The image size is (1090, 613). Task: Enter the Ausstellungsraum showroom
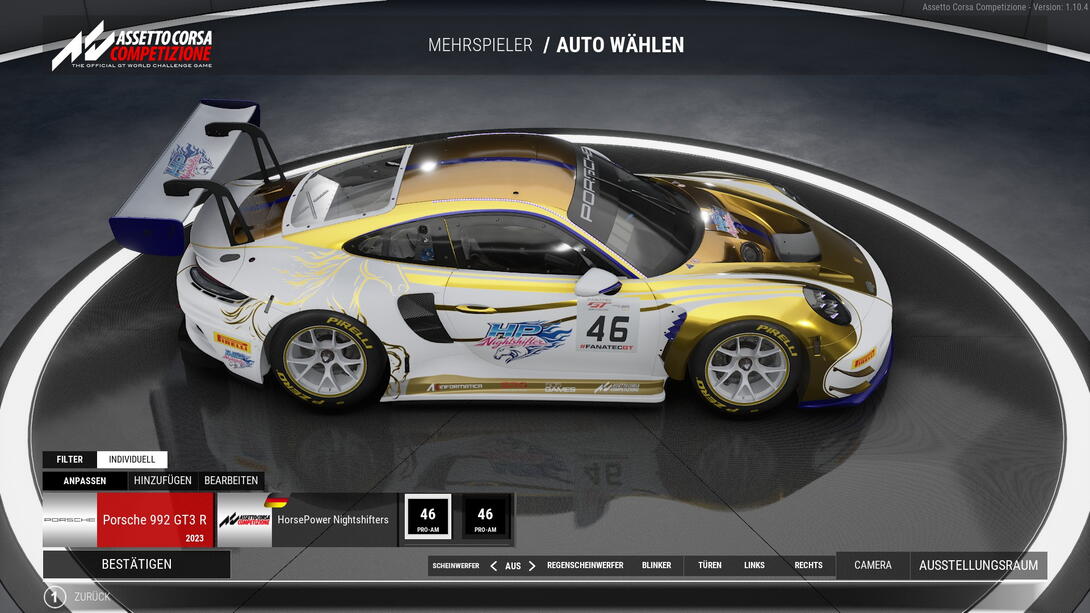coord(978,566)
